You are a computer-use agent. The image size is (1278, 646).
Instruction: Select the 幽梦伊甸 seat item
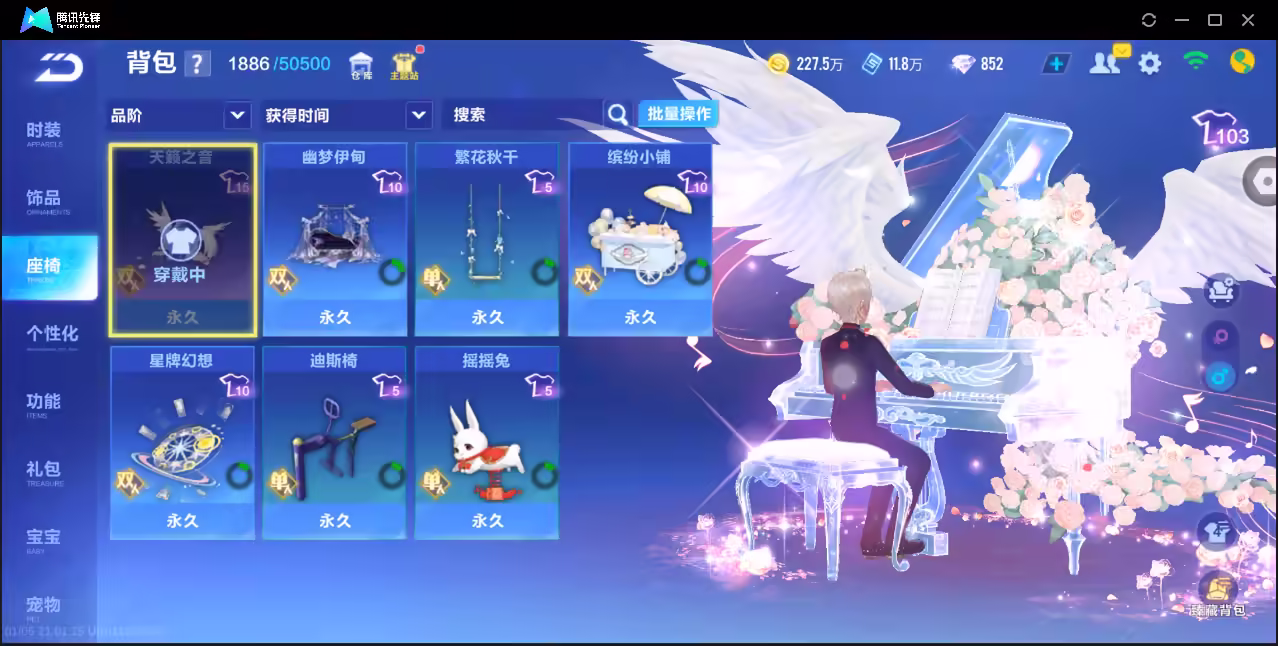(x=334, y=240)
